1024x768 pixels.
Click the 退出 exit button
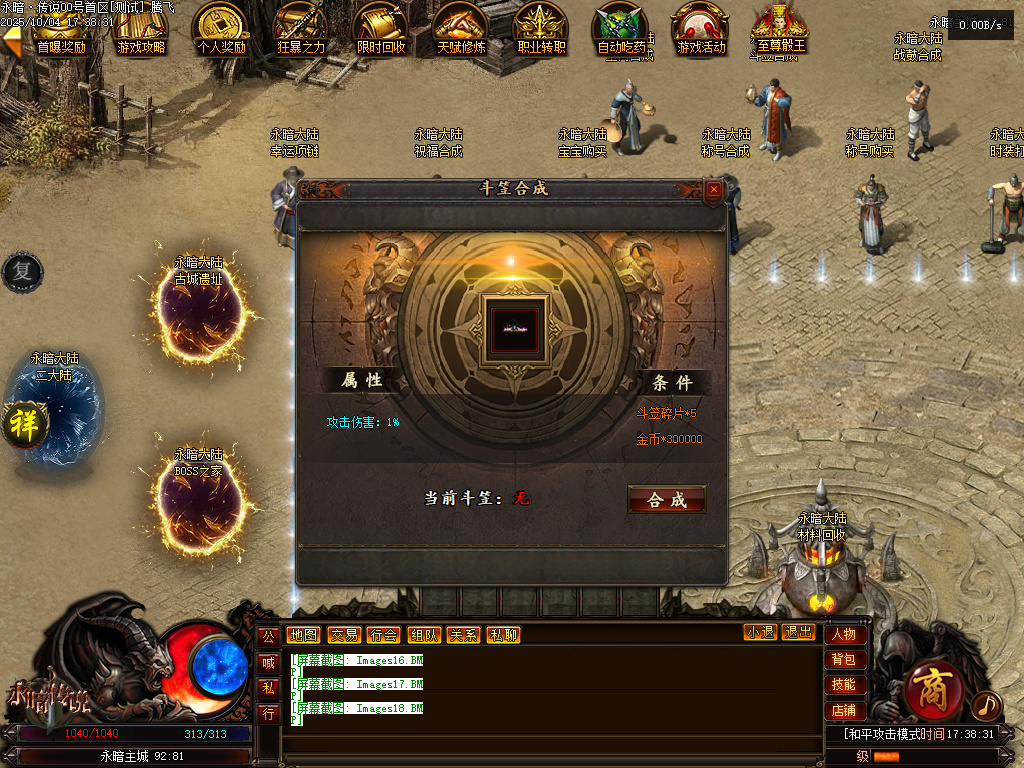798,632
